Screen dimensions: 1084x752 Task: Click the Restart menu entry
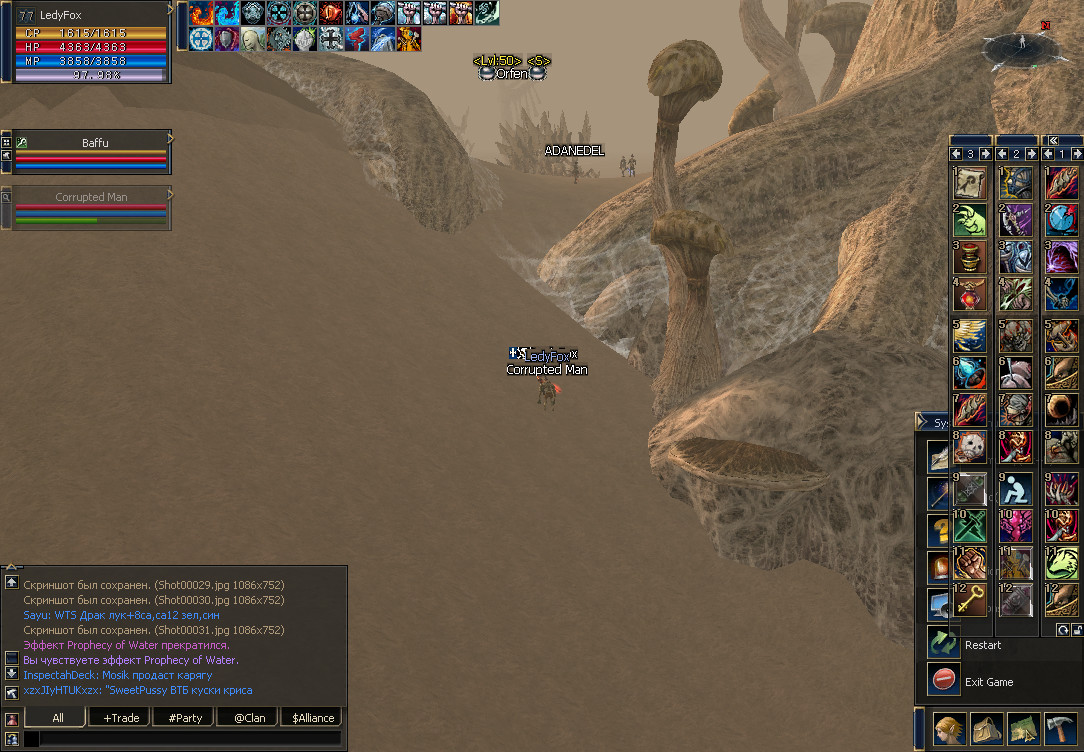[x=982, y=645]
